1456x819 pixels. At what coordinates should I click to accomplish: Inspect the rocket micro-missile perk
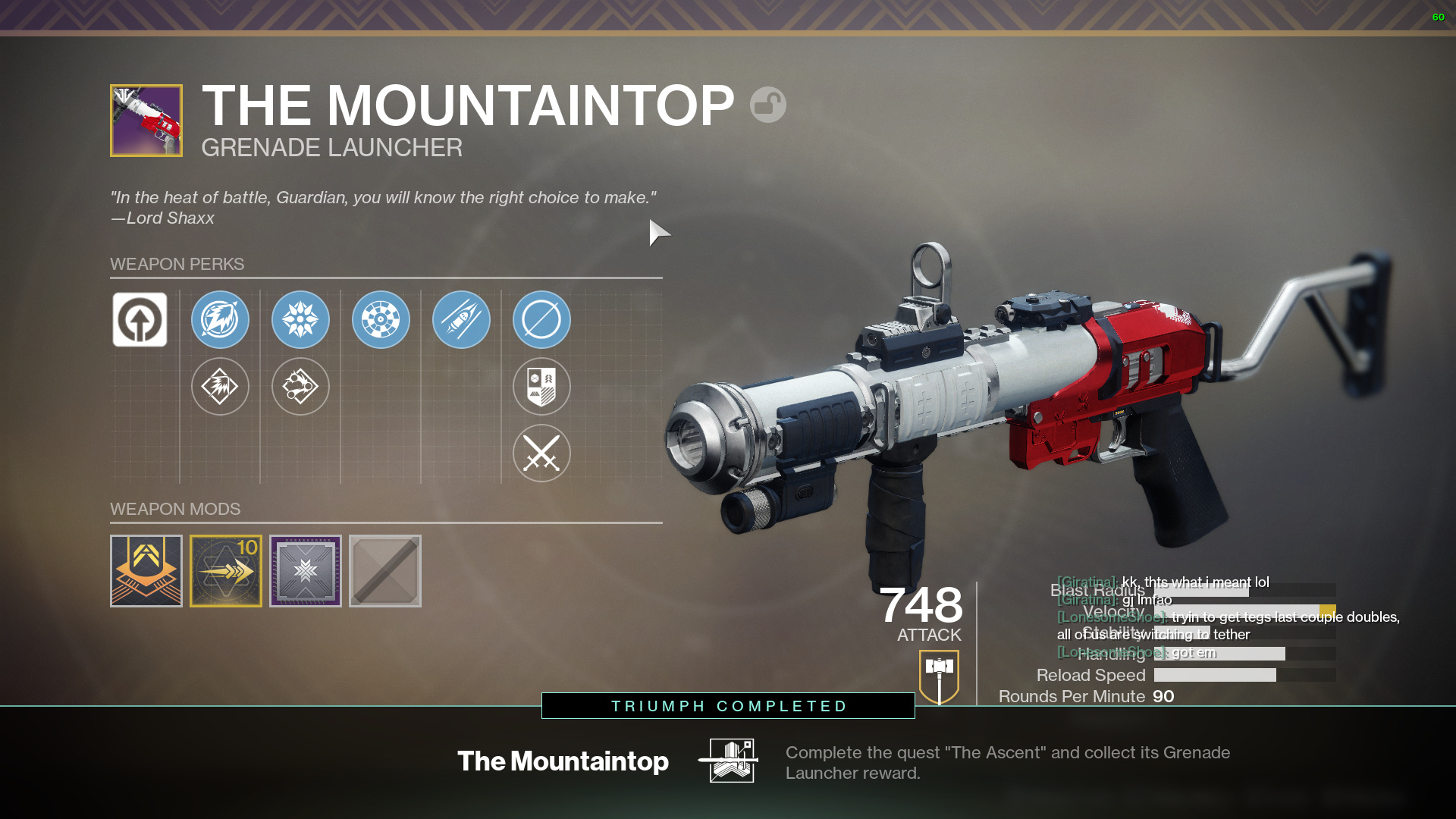click(x=461, y=320)
